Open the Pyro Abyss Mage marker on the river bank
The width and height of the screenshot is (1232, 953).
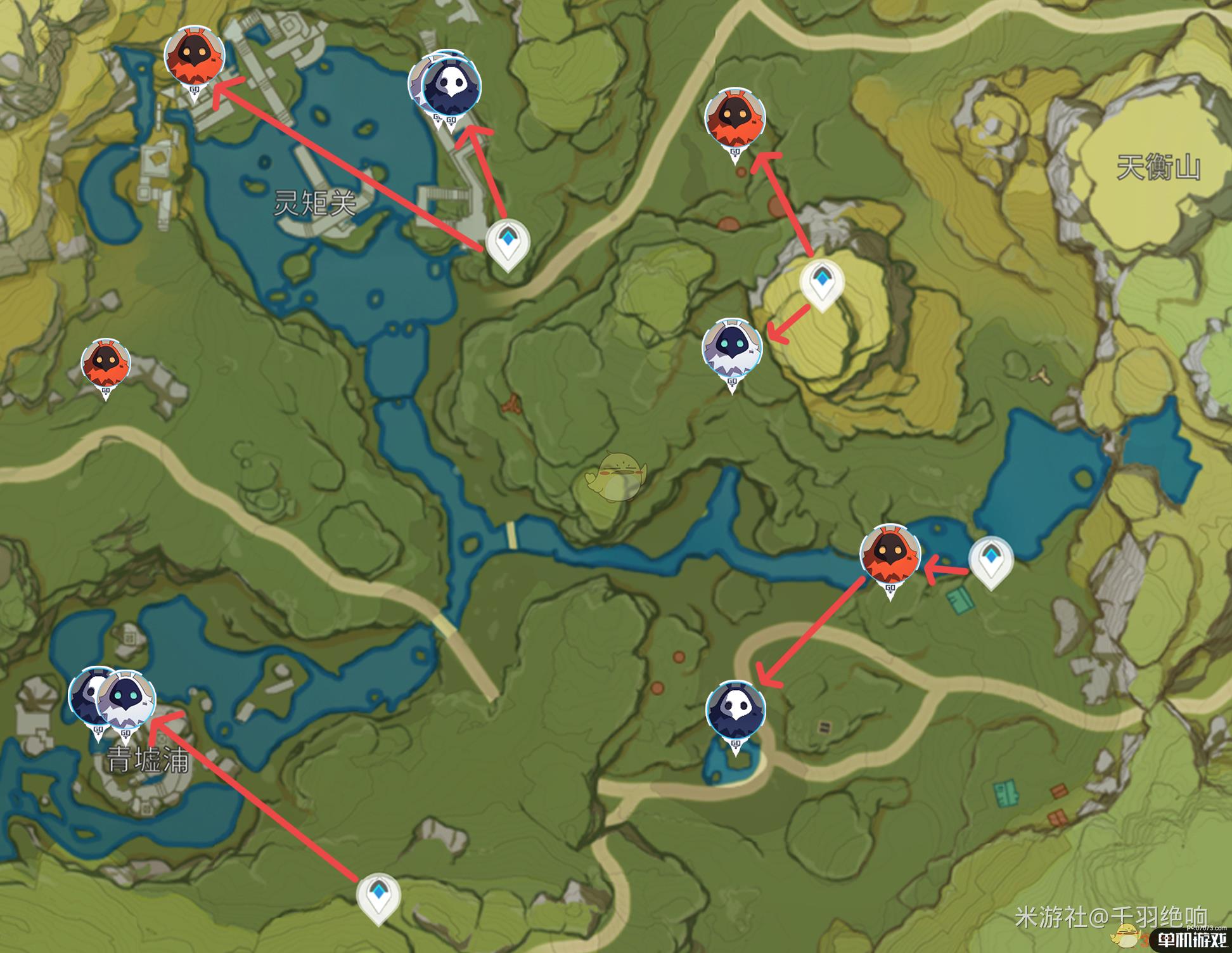pyautogui.click(x=890, y=554)
